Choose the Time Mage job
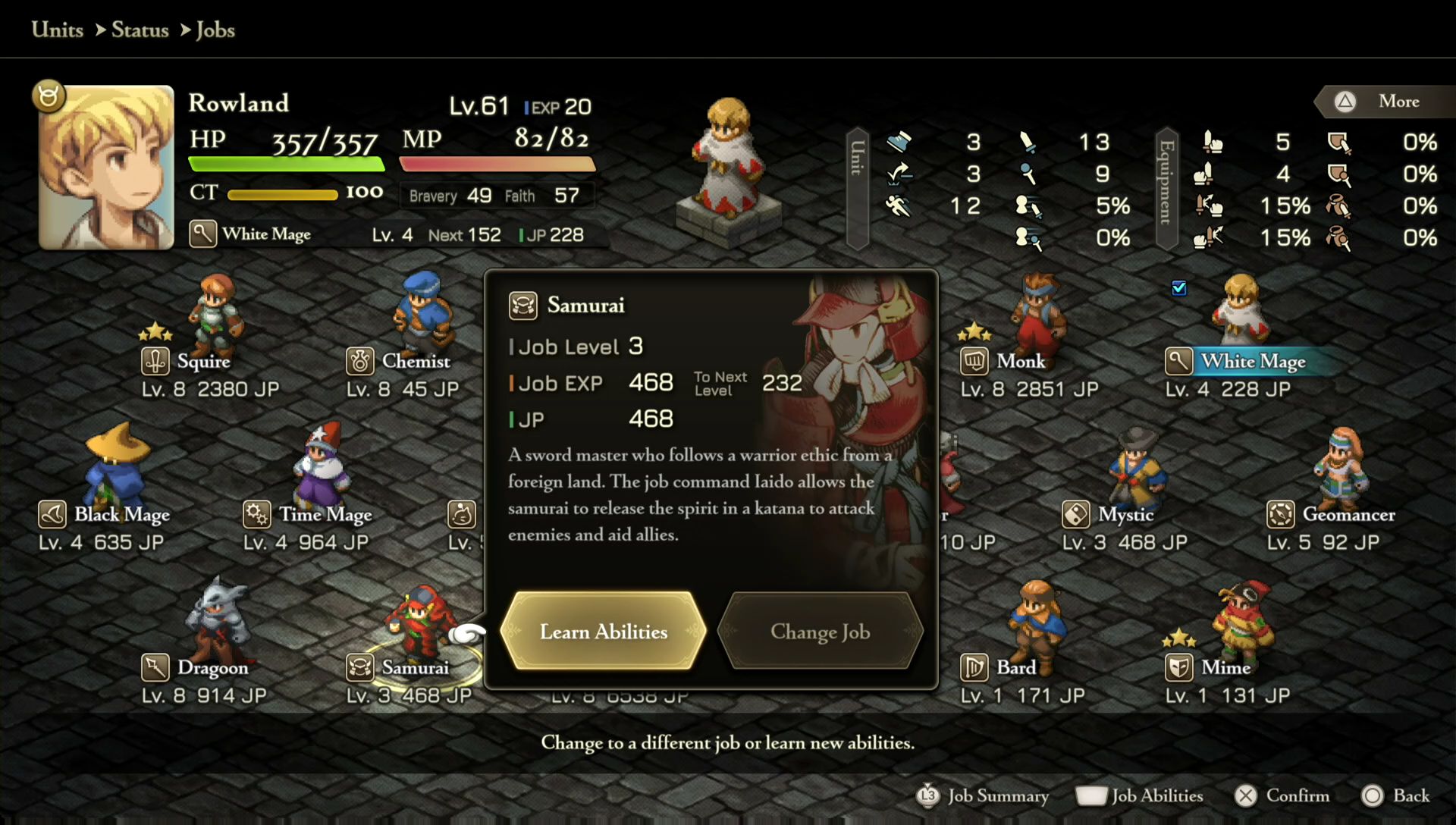The image size is (1456, 825). pos(325,514)
